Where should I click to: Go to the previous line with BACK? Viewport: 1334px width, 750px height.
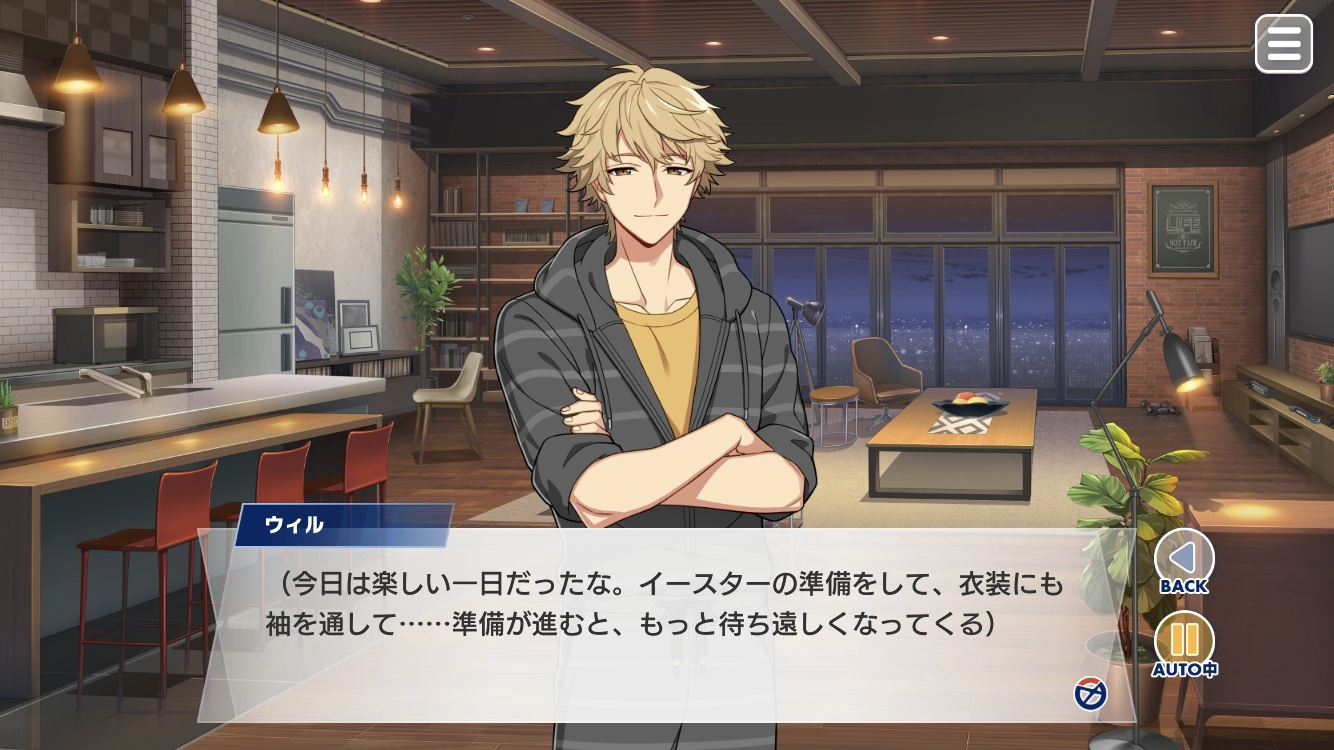pos(1184,558)
